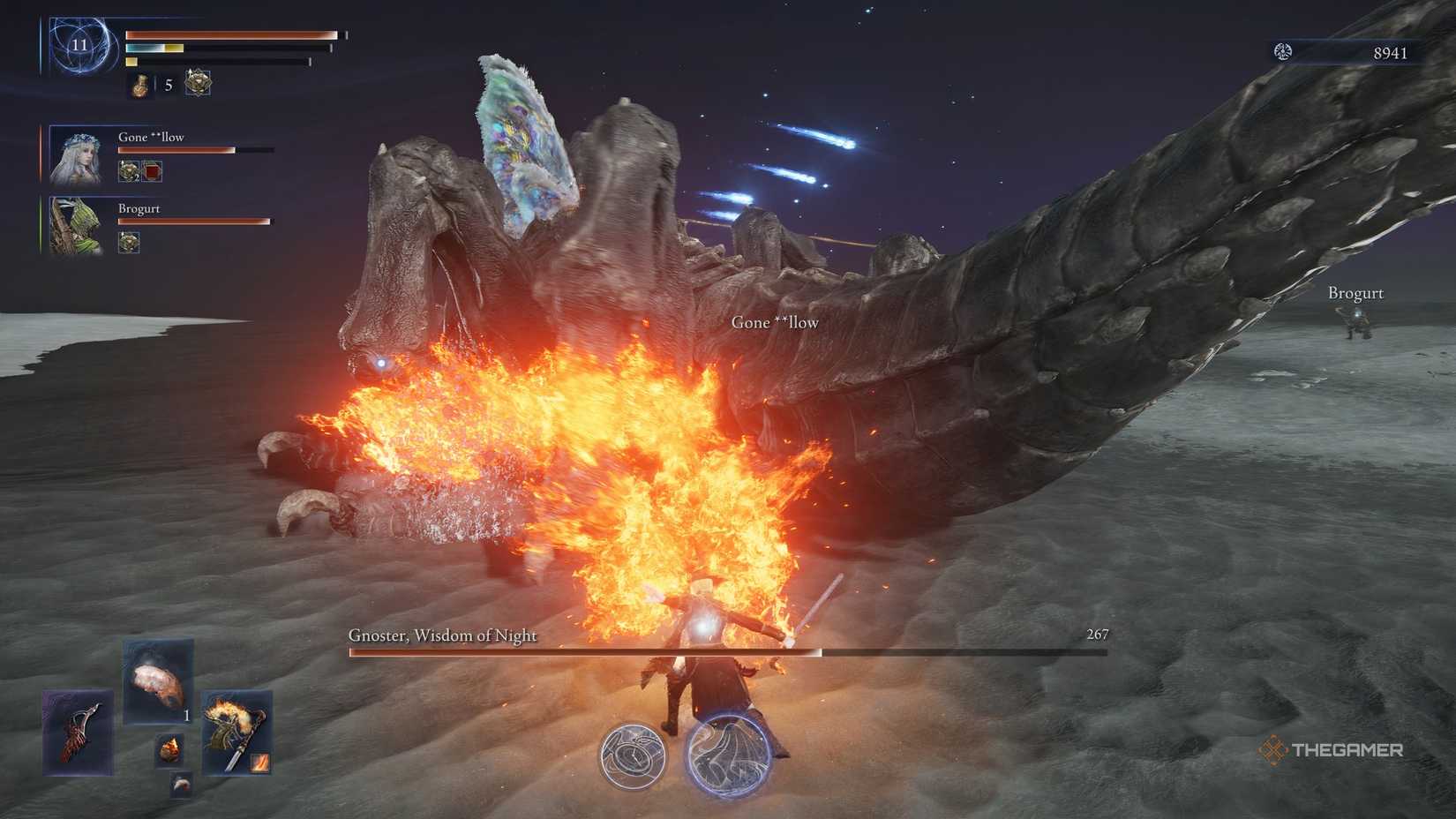This screenshot has height=819, width=1456.
Task: Click the boss health bar showing 267 damage
Action: click(724, 653)
